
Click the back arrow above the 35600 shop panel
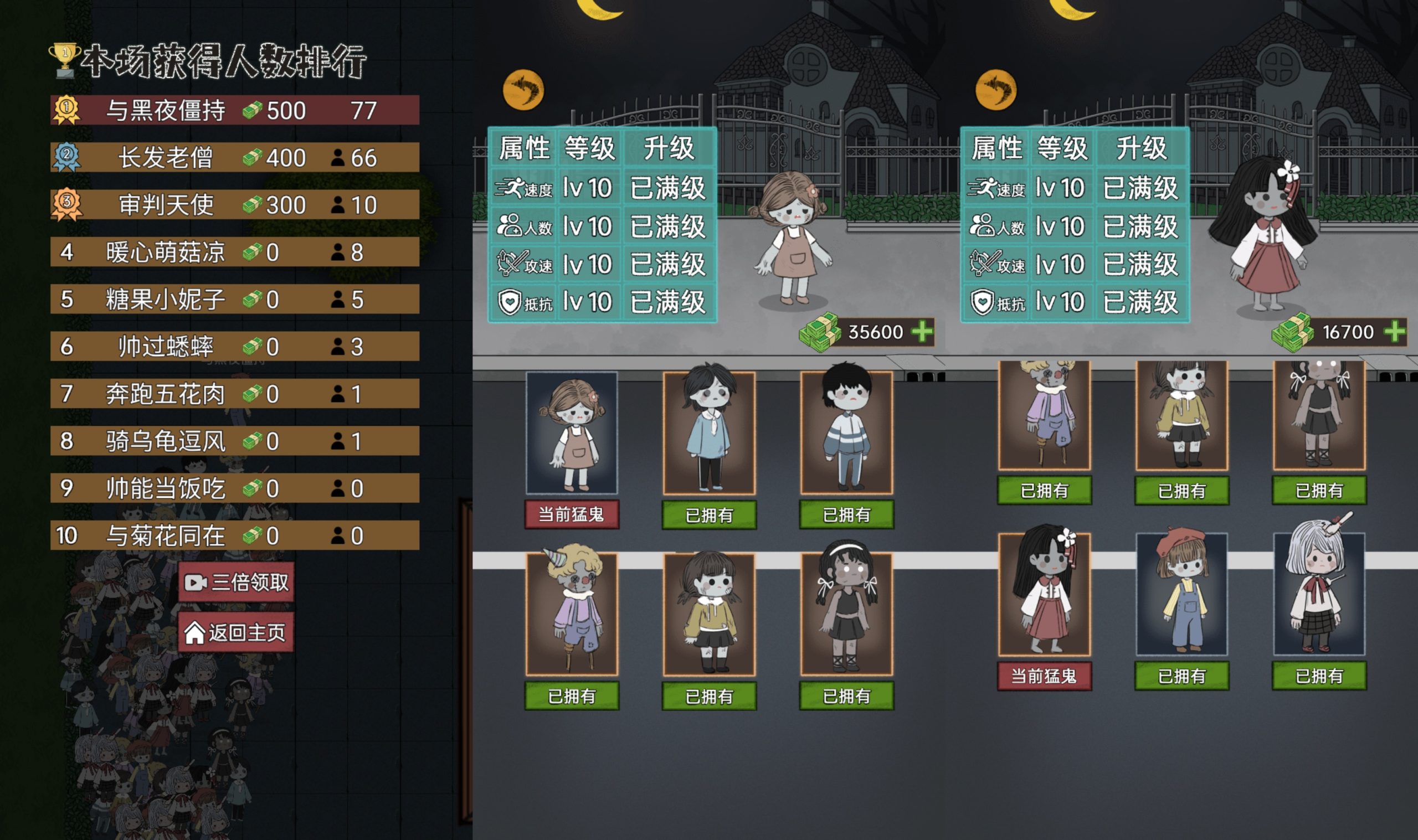(x=523, y=90)
